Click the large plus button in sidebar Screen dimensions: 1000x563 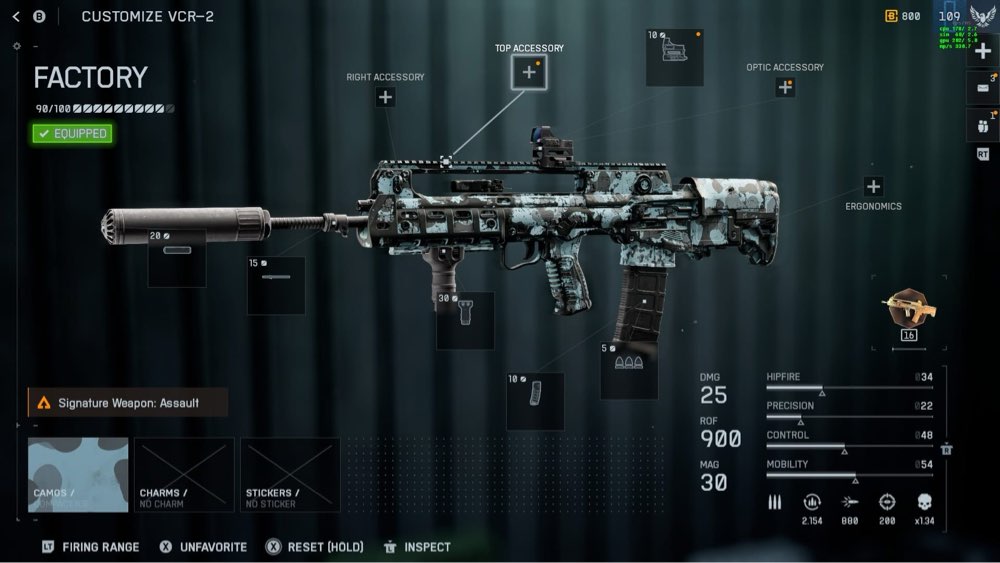click(983, 51)
